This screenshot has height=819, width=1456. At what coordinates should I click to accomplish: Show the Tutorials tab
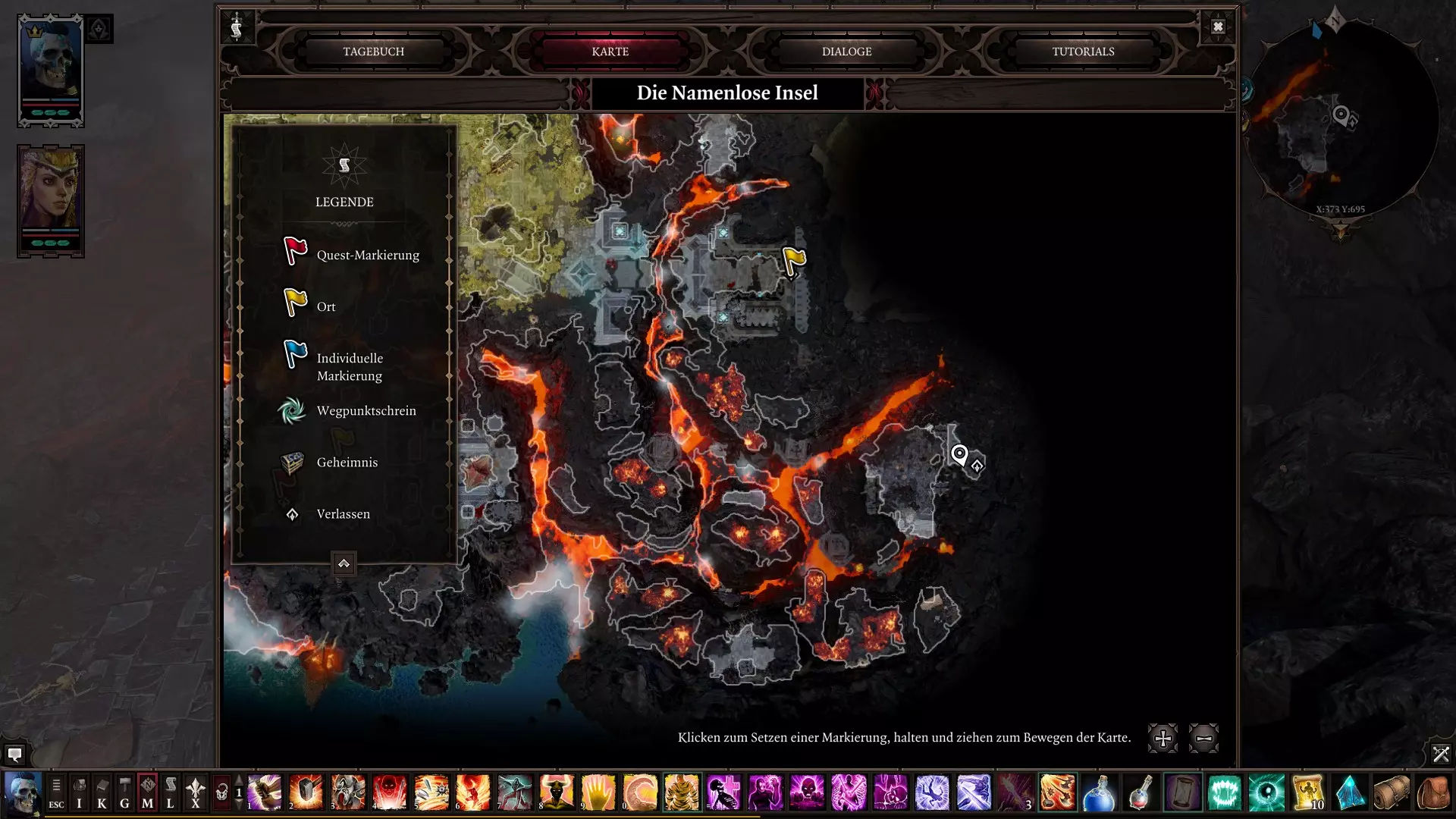(1083, 52)
